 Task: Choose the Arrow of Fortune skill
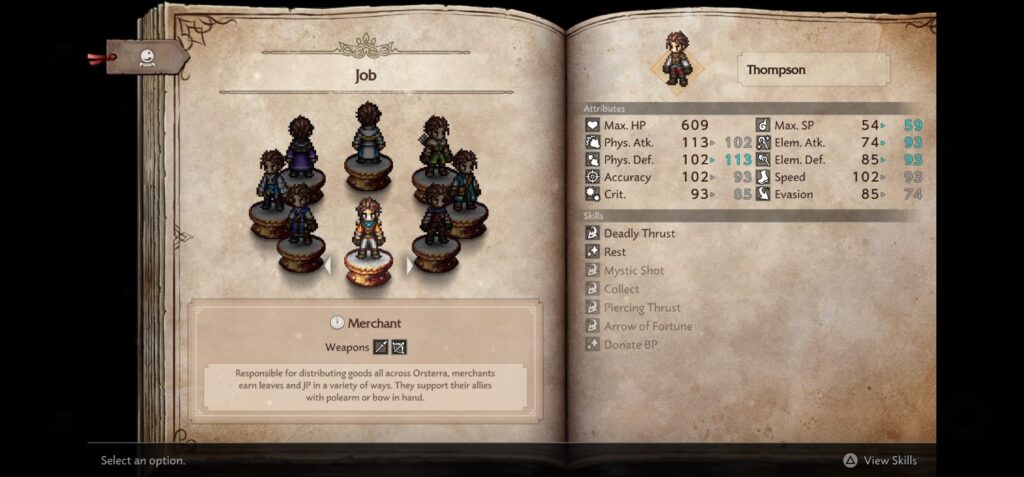[x=647, y=326]
